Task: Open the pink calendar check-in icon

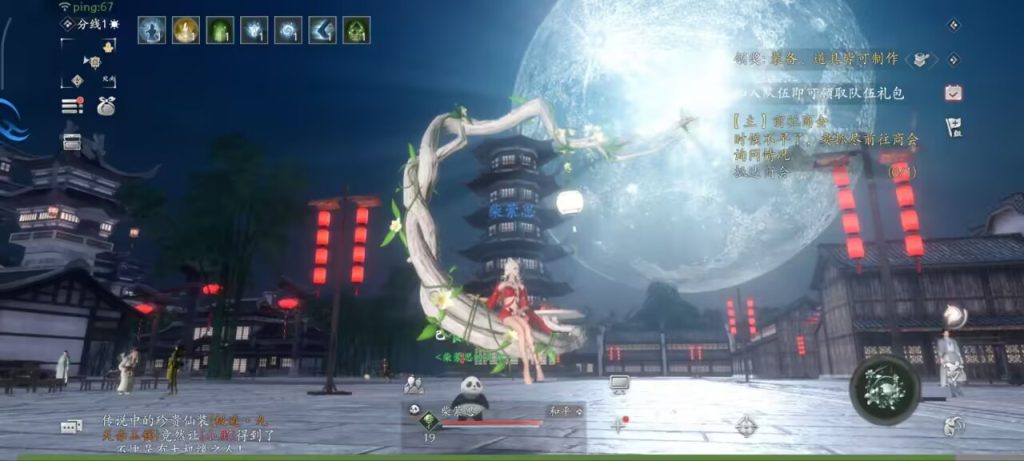Action: coord(953,92)
